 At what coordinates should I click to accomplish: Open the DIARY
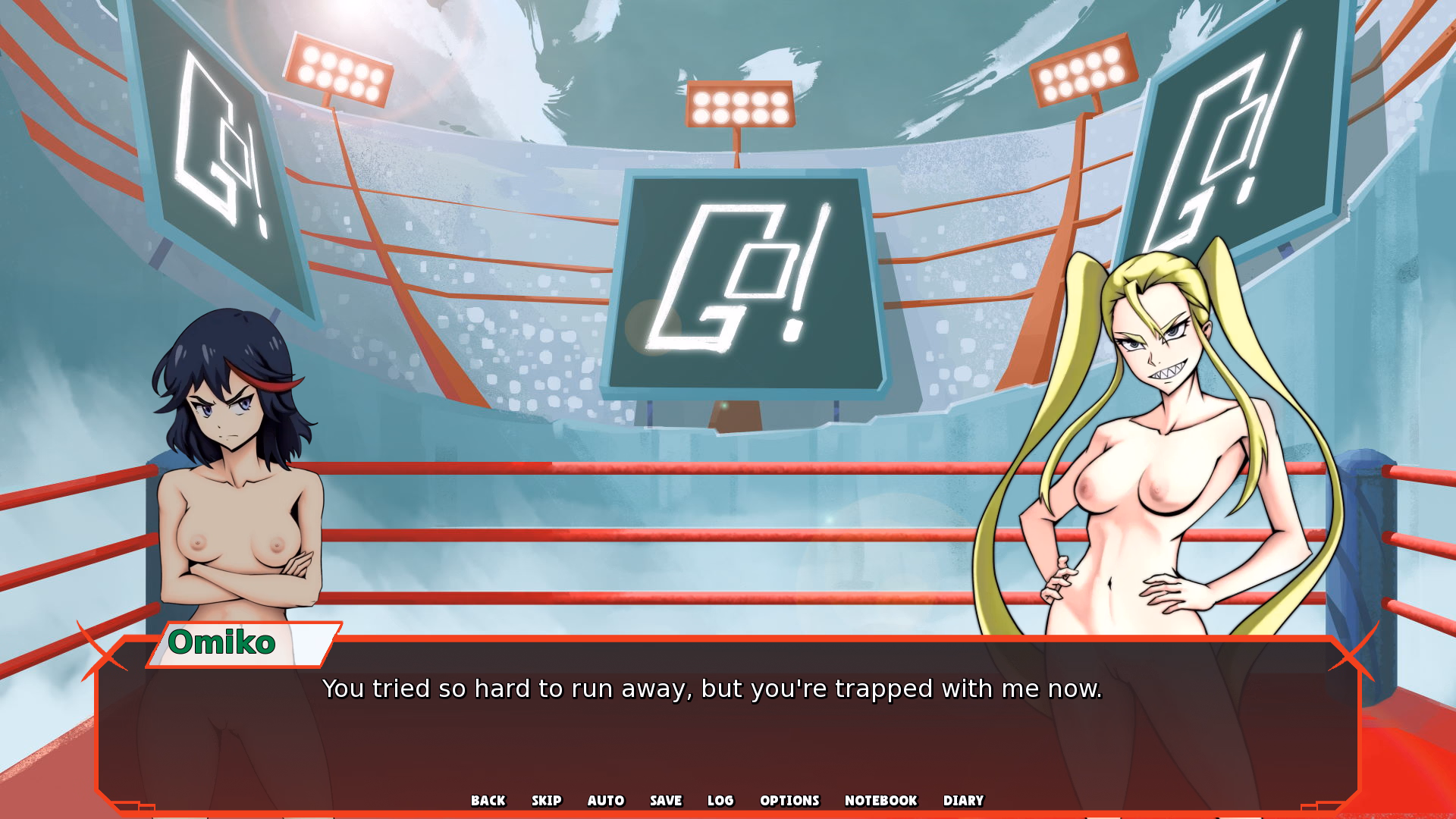963,800
